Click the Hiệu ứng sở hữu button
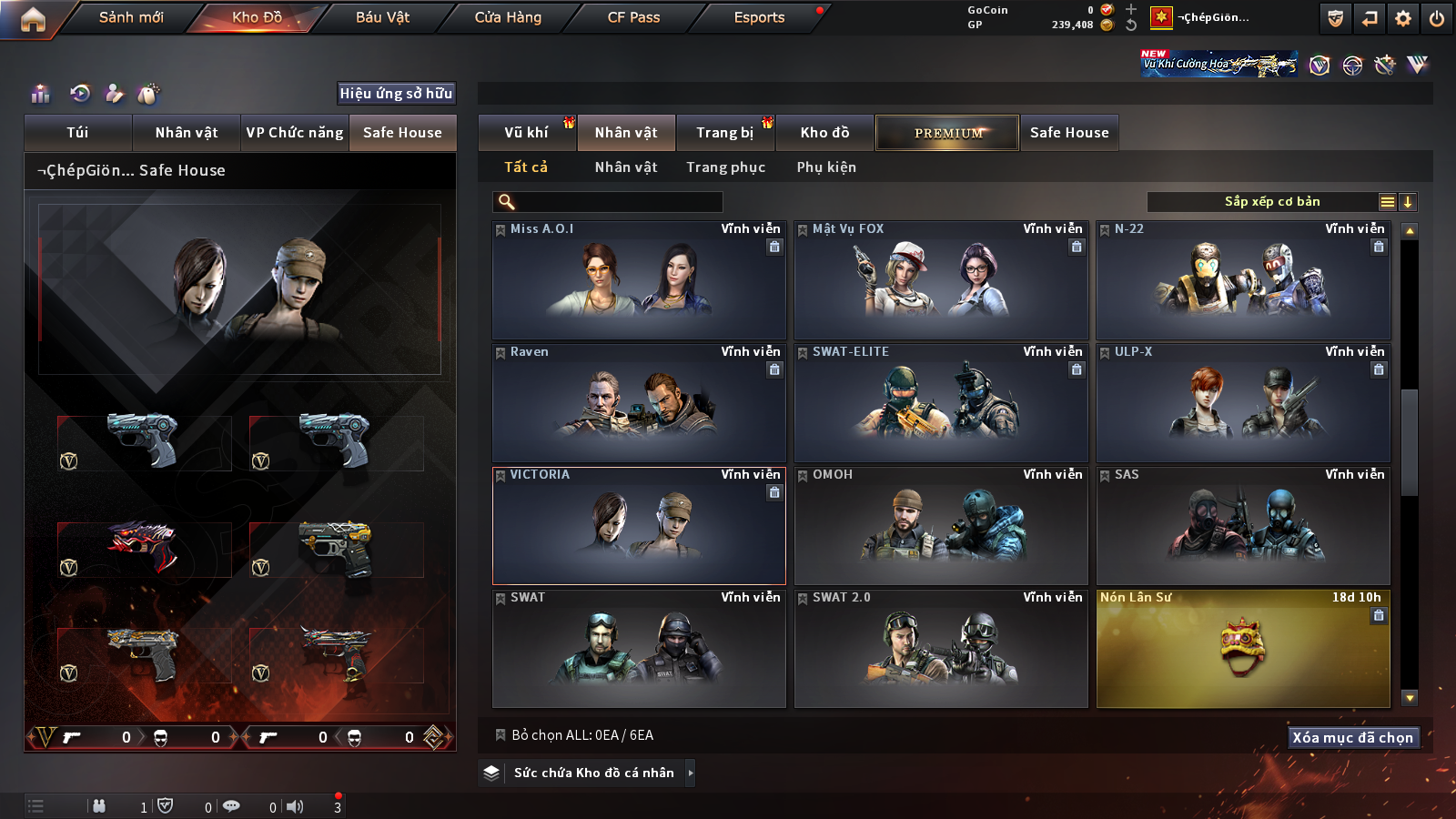The image size is (1456, 819). click(396, 93)
